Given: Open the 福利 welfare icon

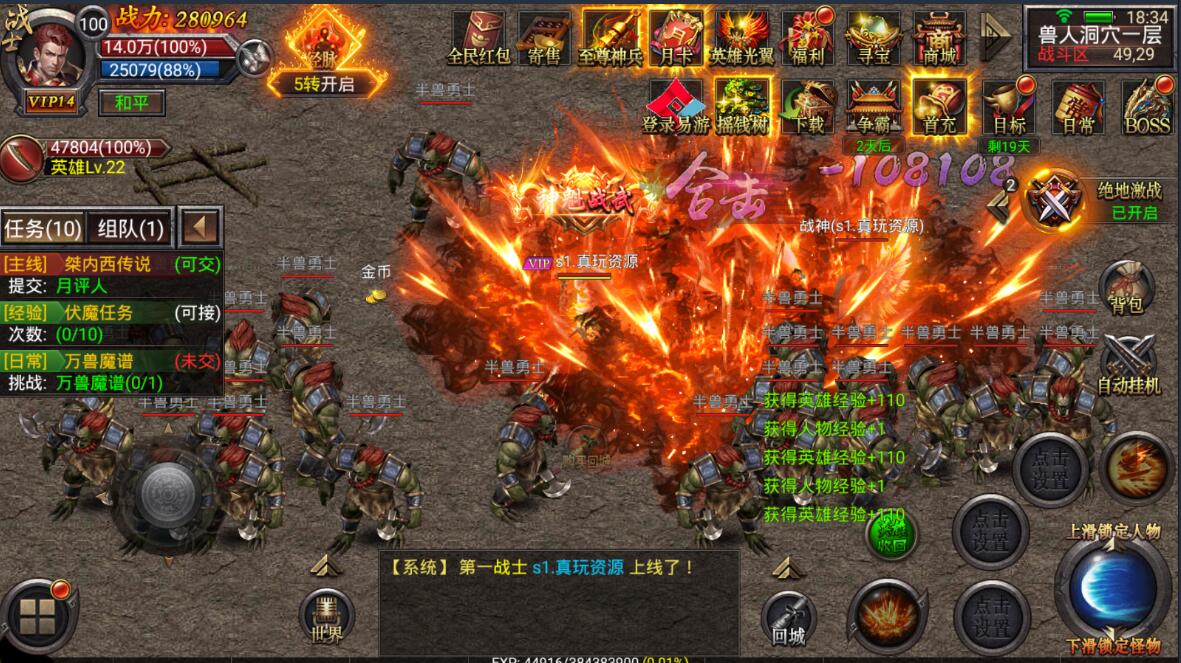Looking at the screenshot, I should [807, 37].
